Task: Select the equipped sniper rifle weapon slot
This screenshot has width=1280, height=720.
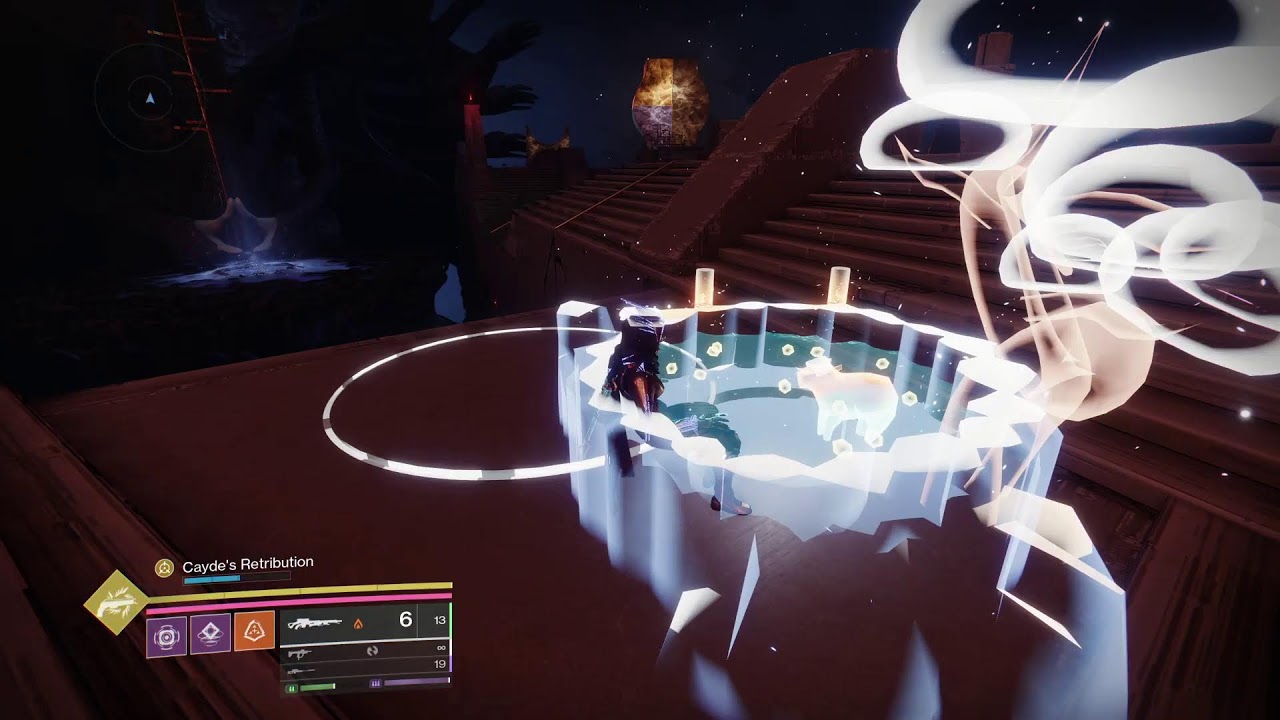Action: (316, 622)
